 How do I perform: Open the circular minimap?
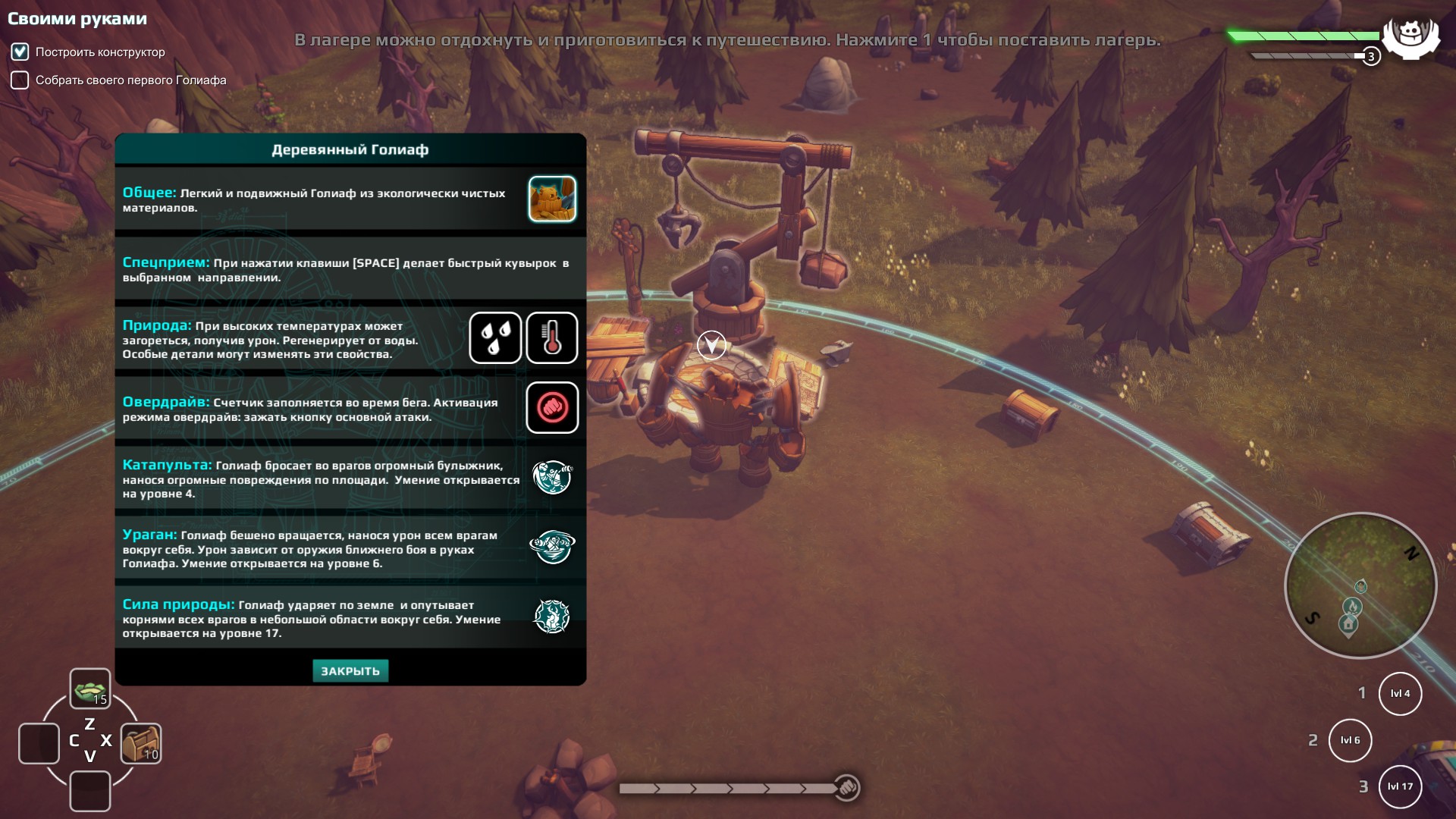[x=1360, y=585]
